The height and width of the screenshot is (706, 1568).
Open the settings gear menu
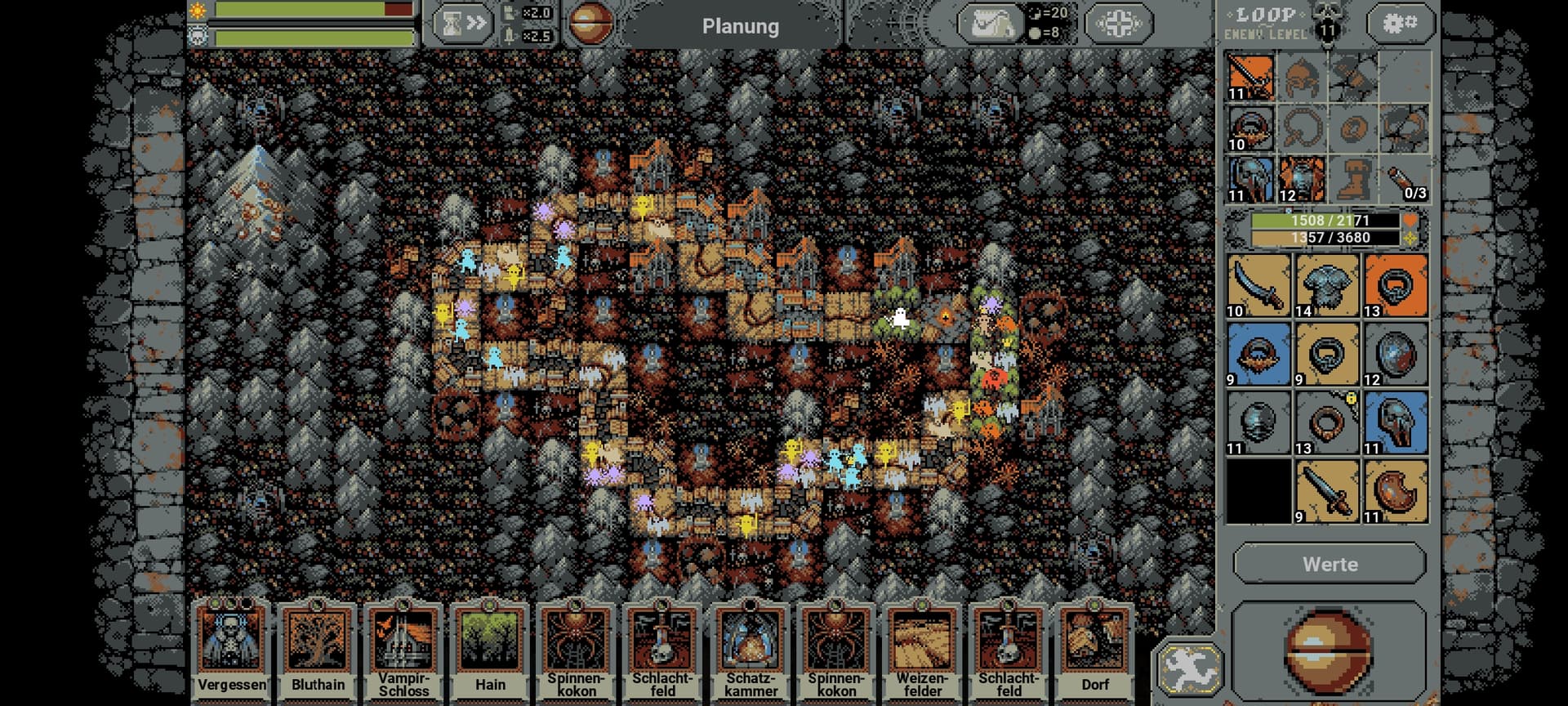(1400, 23)
